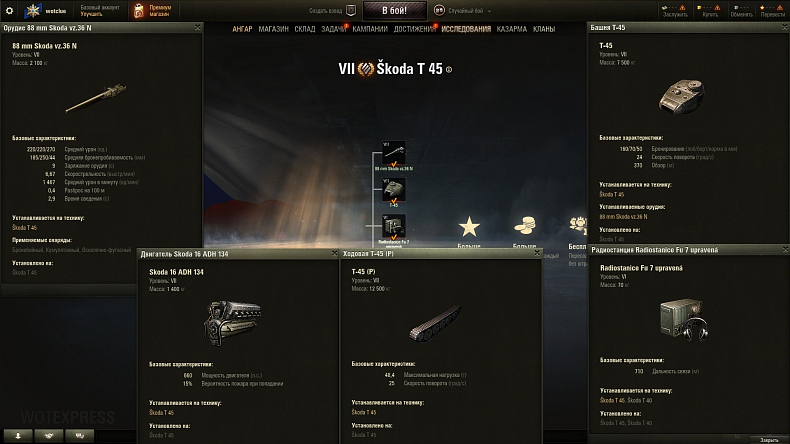Show the Достижения tab
Viewport: 790px width, 444px height.
click(x=413, y=29)
